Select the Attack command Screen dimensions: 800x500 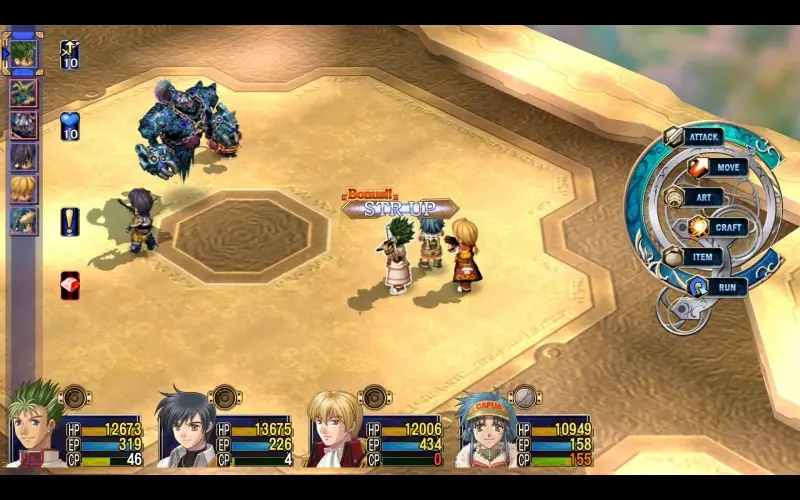click(704, 137)
